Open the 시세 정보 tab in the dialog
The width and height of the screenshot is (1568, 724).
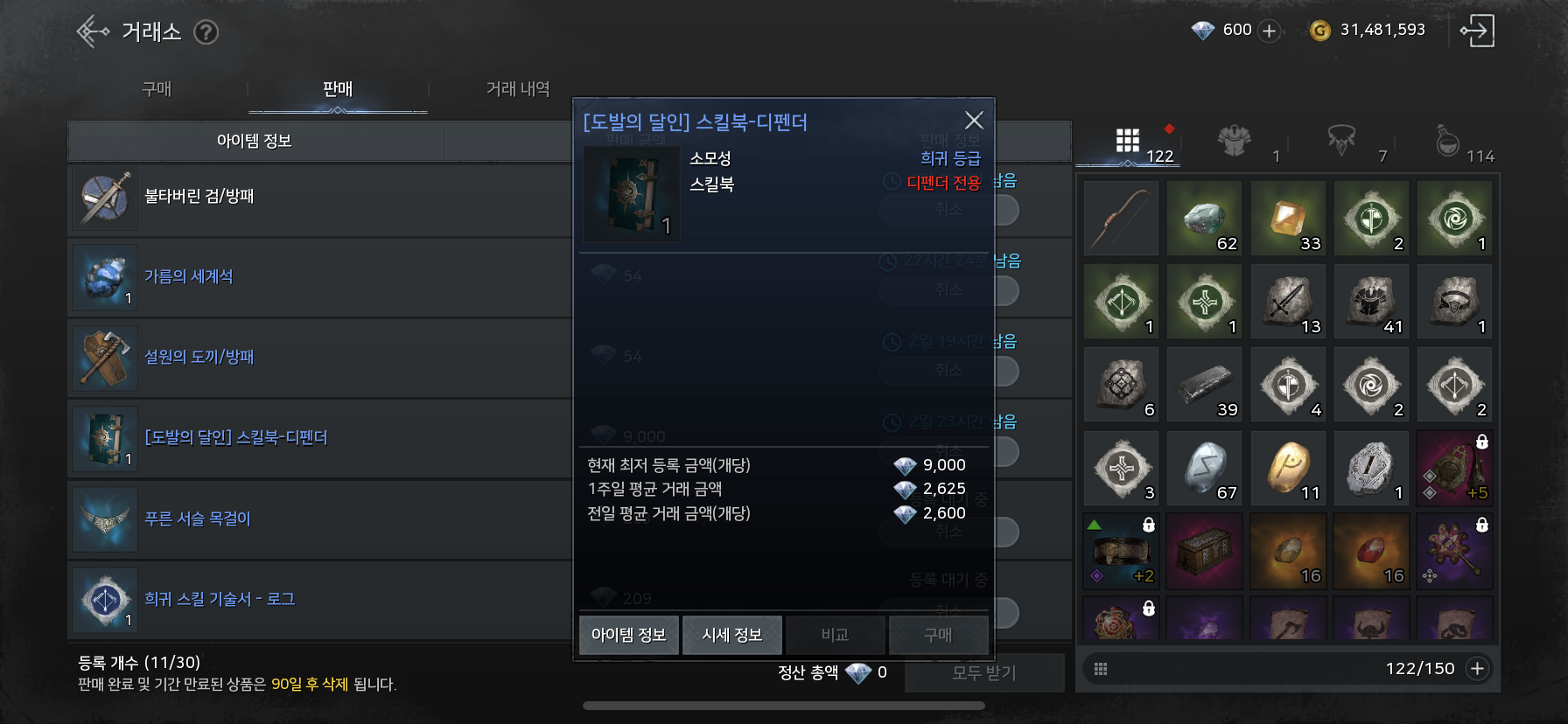[x=732, y=635]
